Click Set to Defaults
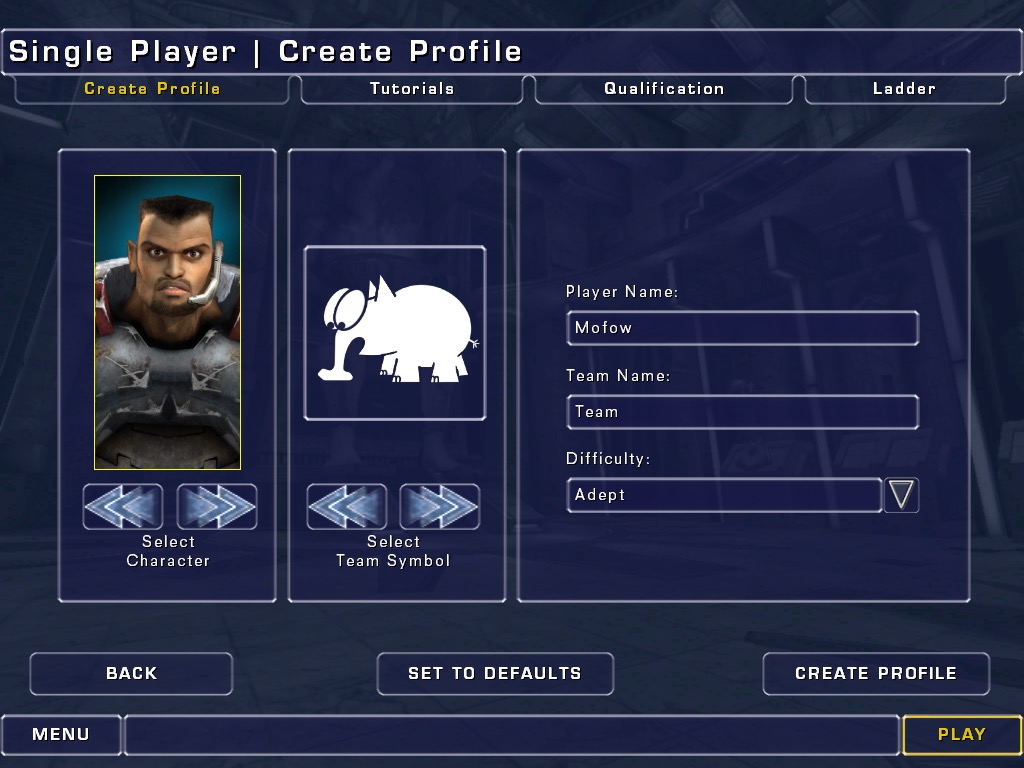The image size is (1024, 768). click(x=494, y=674)
